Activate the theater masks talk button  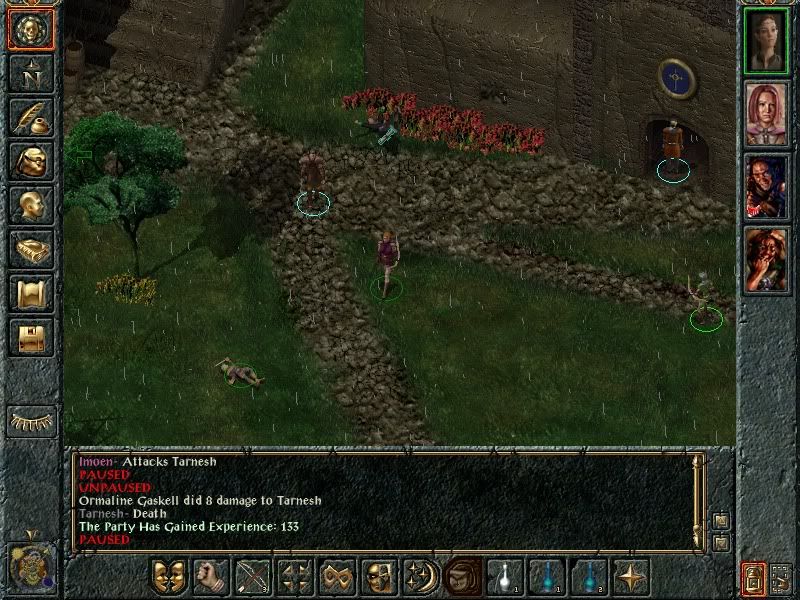168,577
